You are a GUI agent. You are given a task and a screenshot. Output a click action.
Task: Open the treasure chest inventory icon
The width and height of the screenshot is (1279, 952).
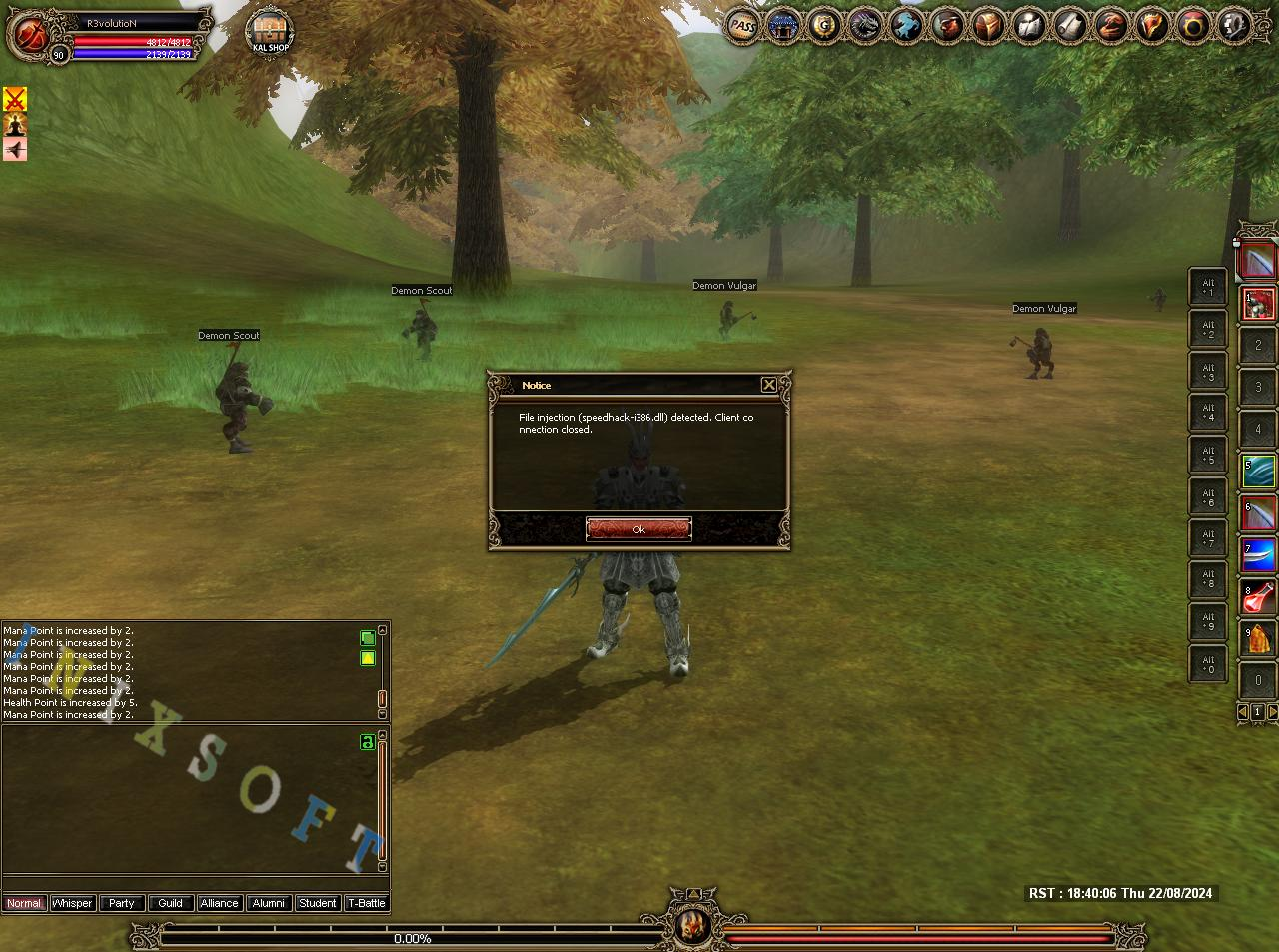989,26
